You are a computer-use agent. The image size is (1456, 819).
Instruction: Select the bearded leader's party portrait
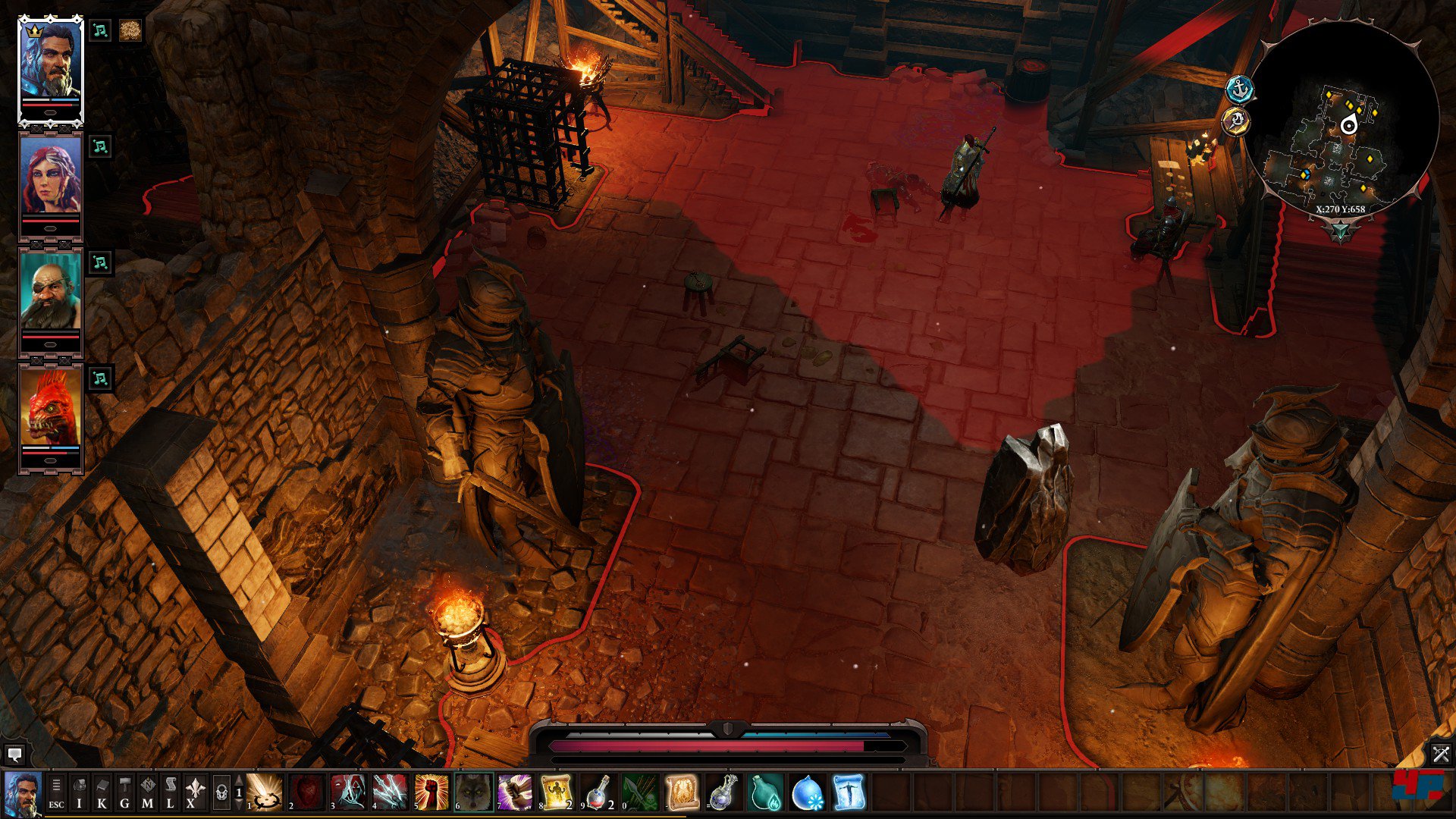click(x=50, y=67)
